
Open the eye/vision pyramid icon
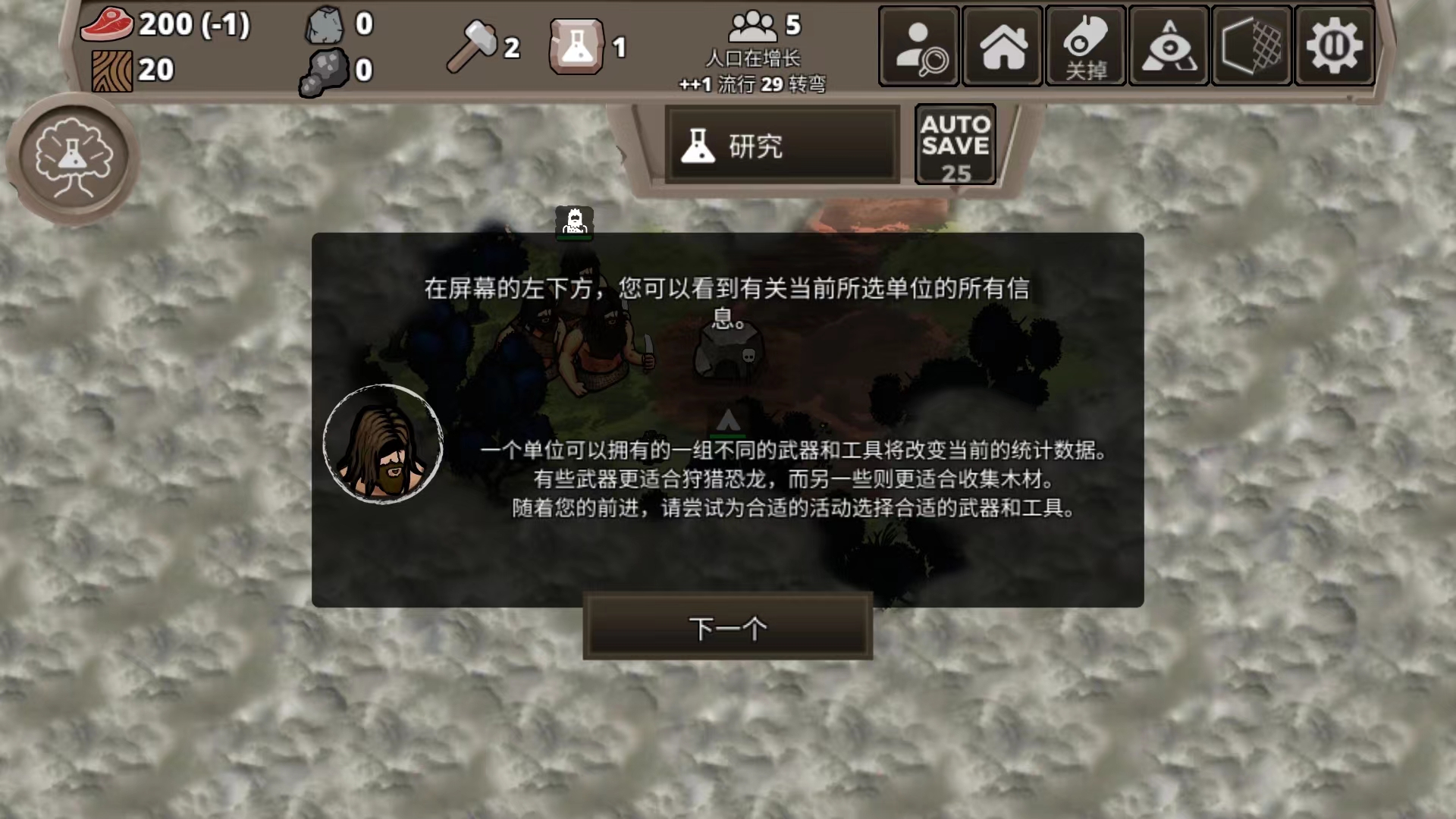[x=1168, y=45]
